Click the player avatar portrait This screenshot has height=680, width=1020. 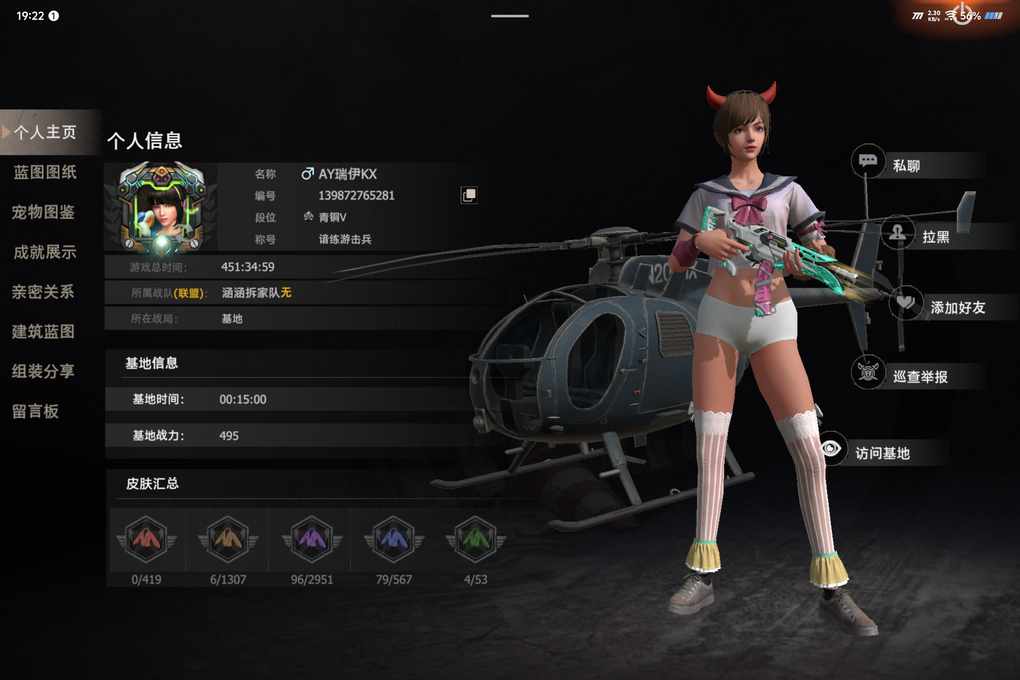click(x=161, y=206)
